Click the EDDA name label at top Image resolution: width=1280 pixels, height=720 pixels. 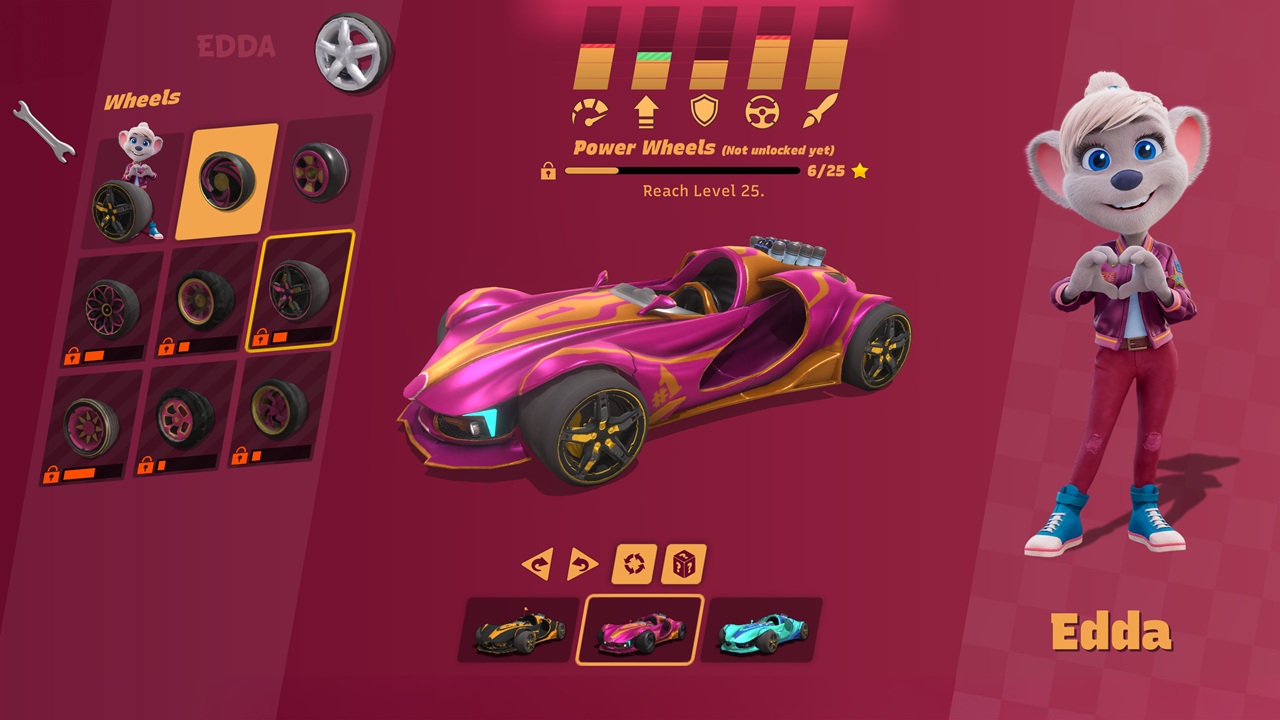[x=234, y=46]
